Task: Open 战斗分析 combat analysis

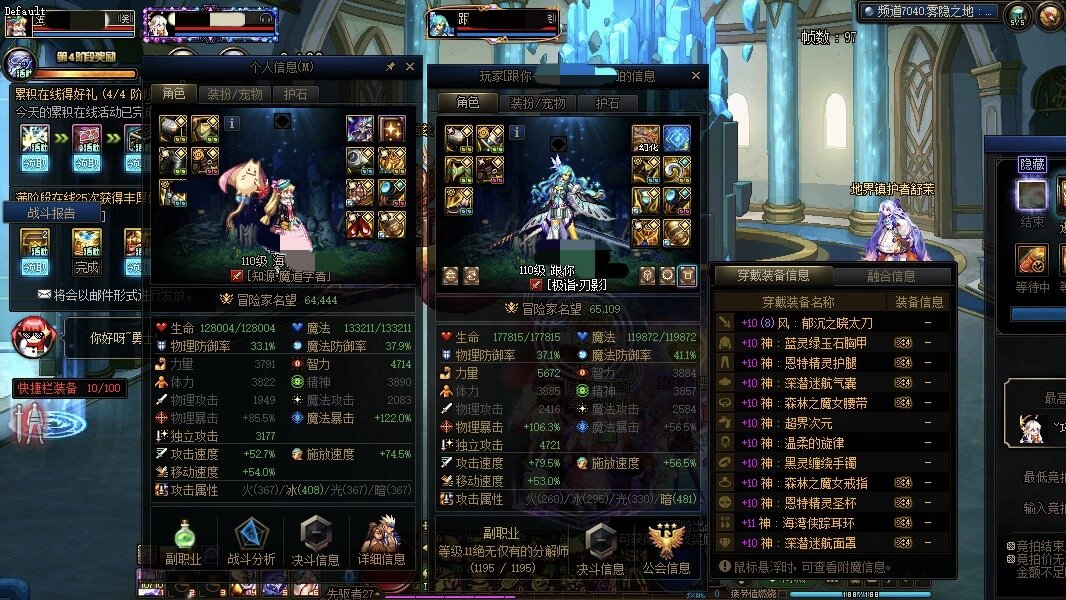Action: 251,543
